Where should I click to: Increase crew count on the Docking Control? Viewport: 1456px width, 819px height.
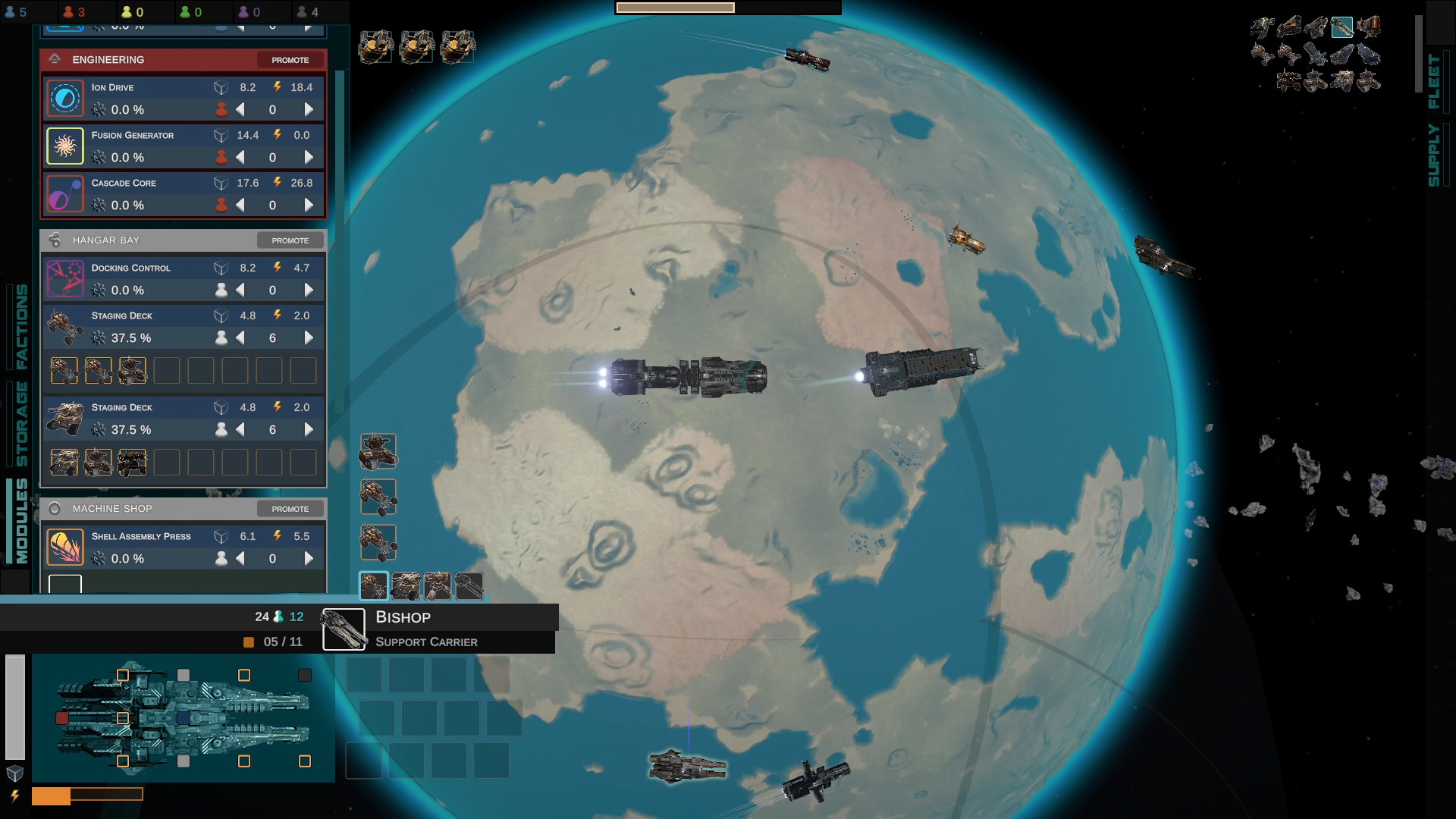(308, 290)
